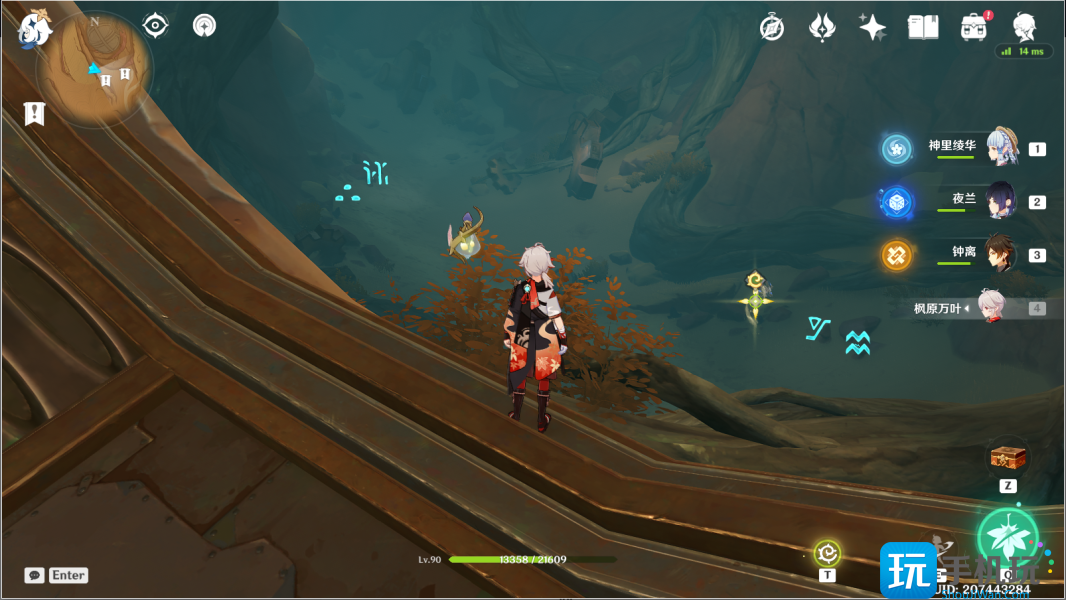
Task: Open the compass events icon
Action: click(x=772, y=27)
